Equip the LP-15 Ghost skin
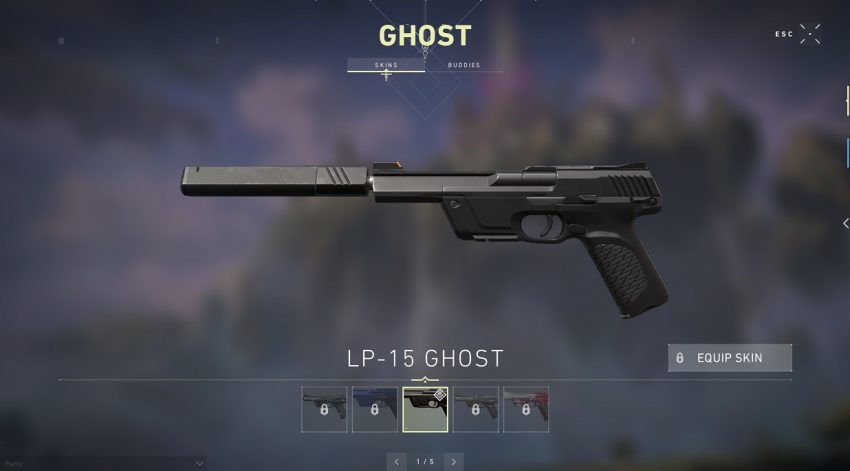850x471 pixels. pos(730,358)
